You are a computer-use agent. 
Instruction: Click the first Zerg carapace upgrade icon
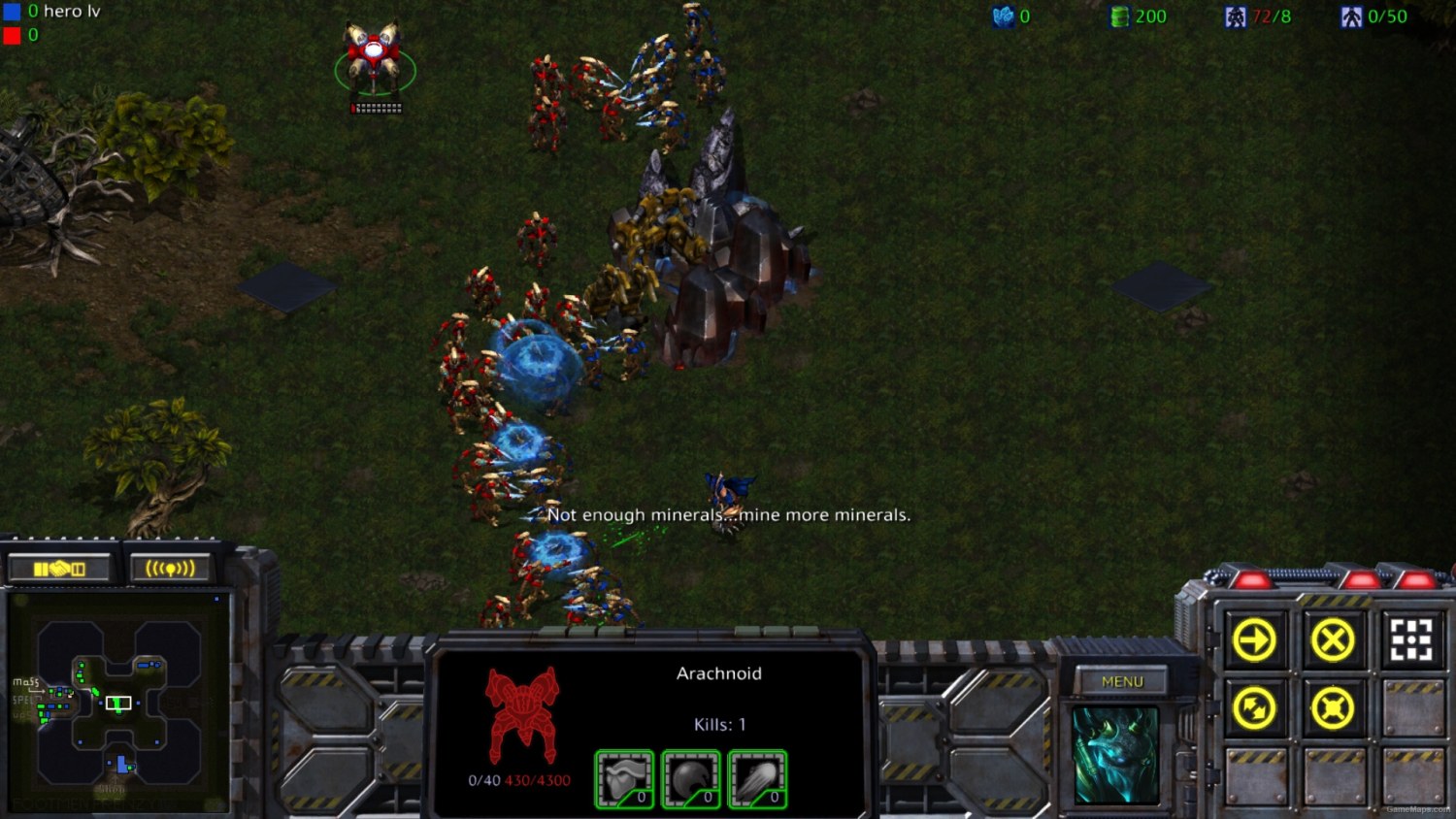(622, 776)
